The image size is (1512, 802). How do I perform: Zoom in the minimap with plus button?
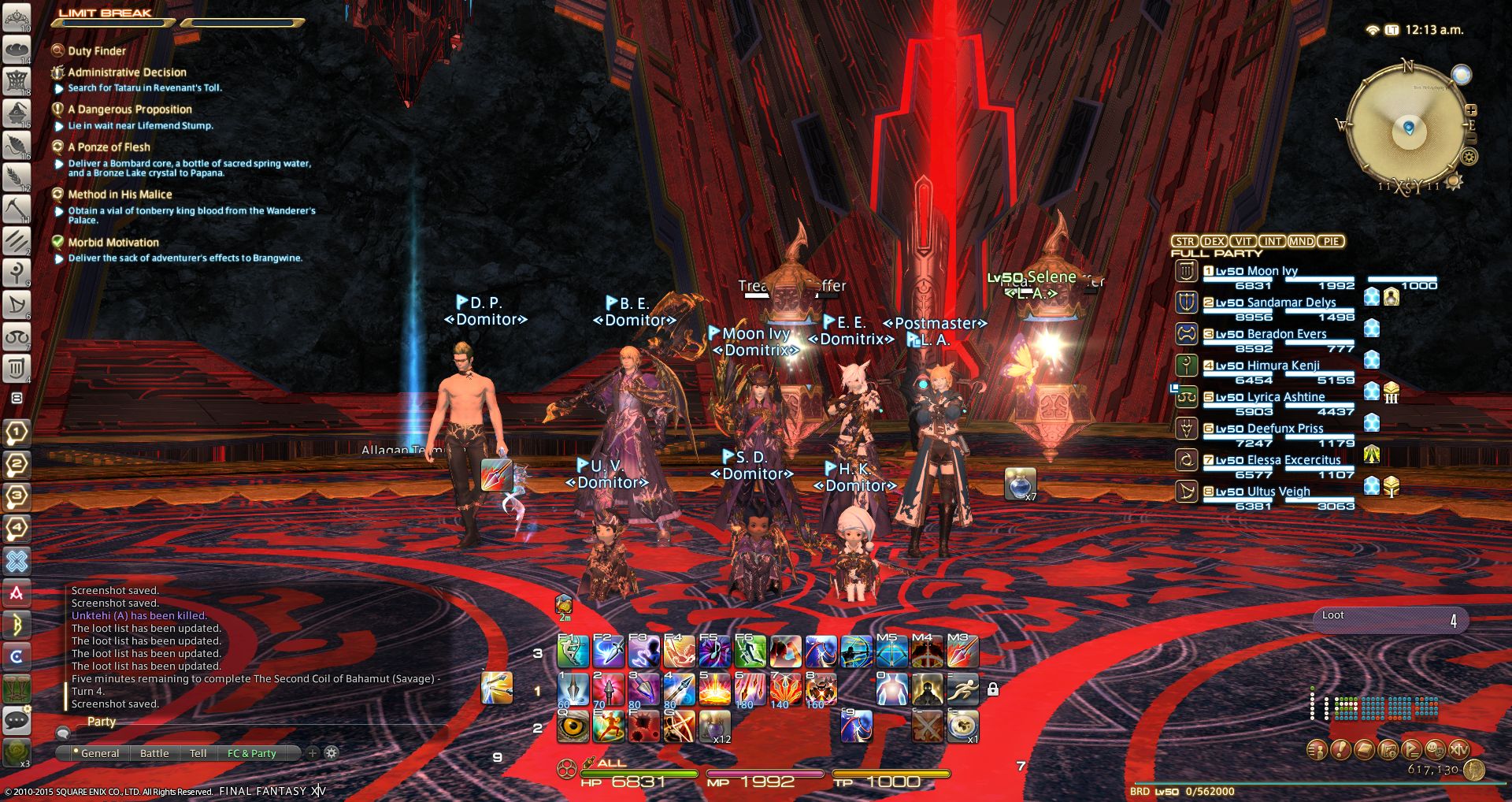click(x=1470, y=110)
